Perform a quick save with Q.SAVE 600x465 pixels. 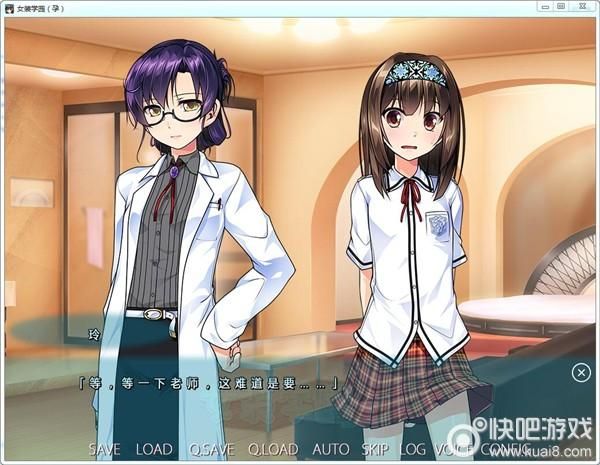coord(209,450)
